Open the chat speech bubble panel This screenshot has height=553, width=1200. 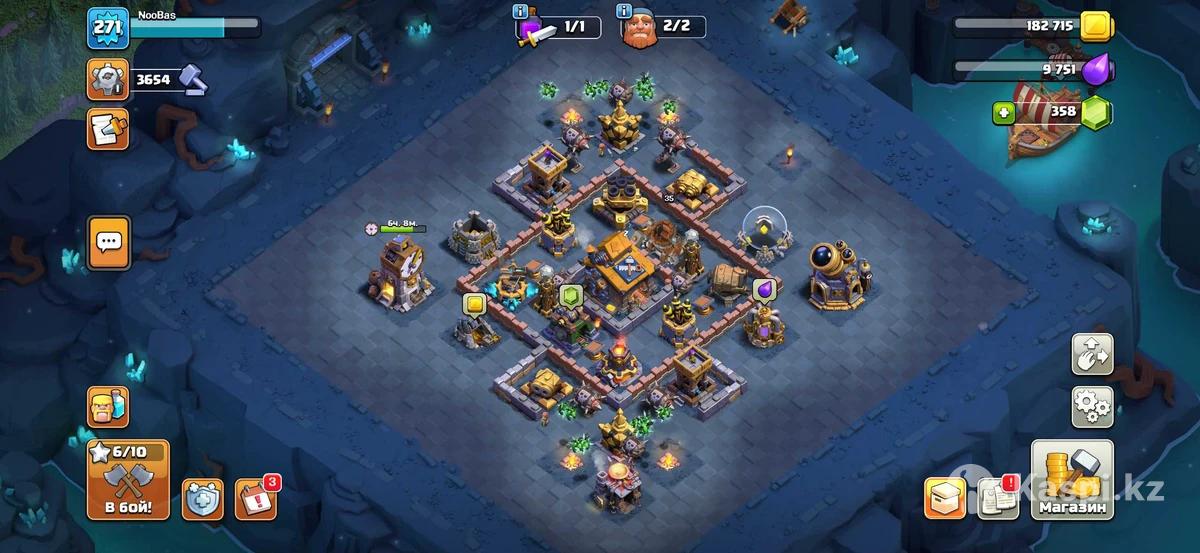point(108,242)
